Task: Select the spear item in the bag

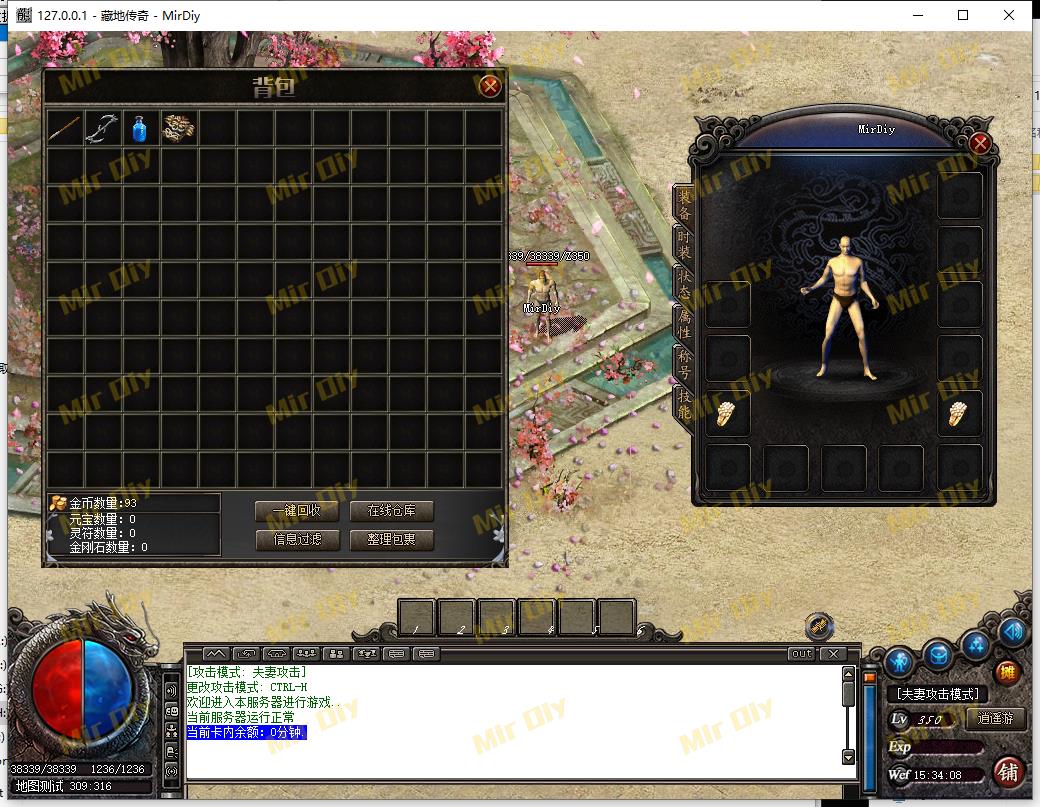Action: [65, 128]
